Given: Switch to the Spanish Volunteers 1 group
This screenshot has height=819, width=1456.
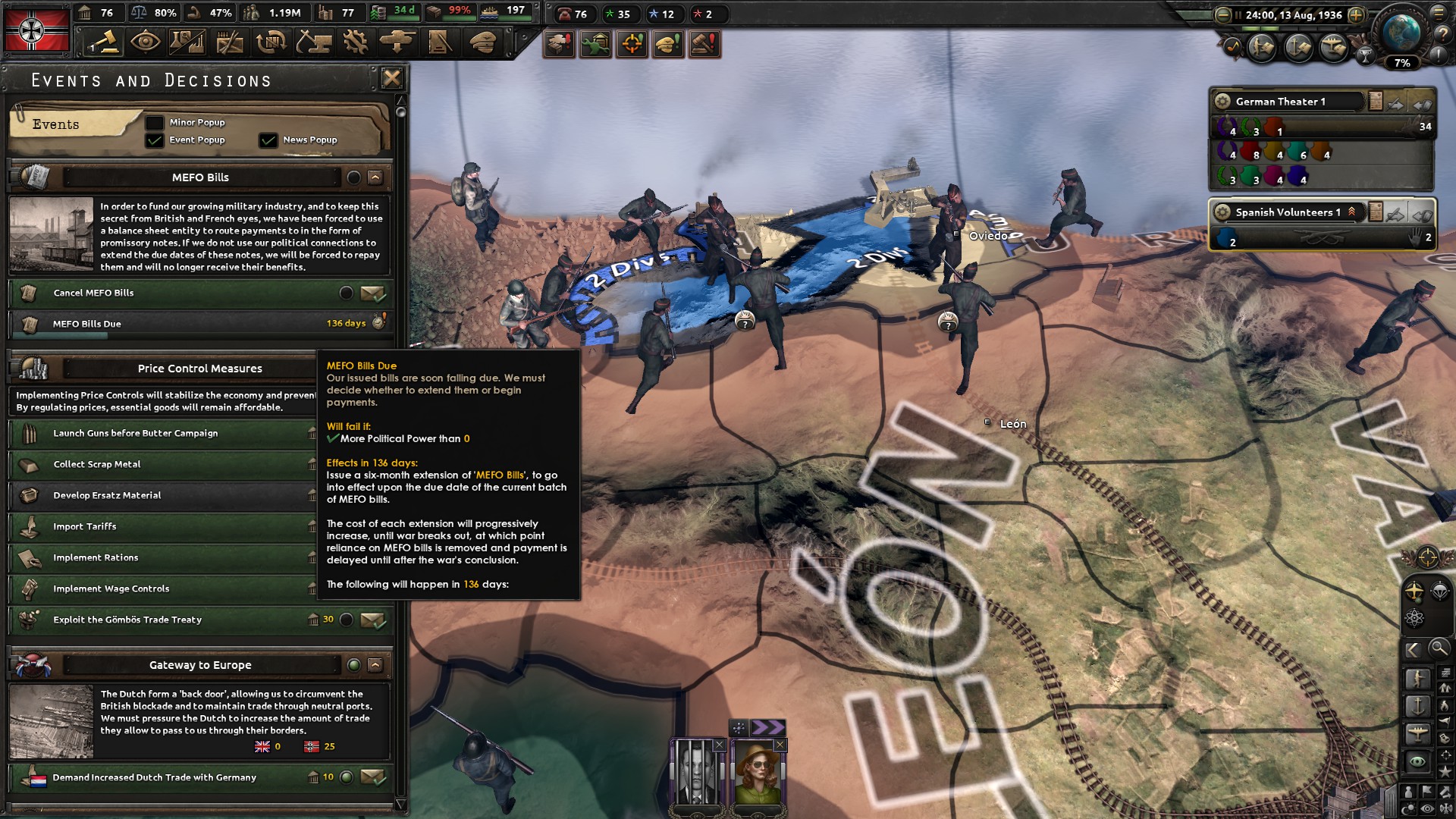Looking at the screenshot, I should point(1289,212).
